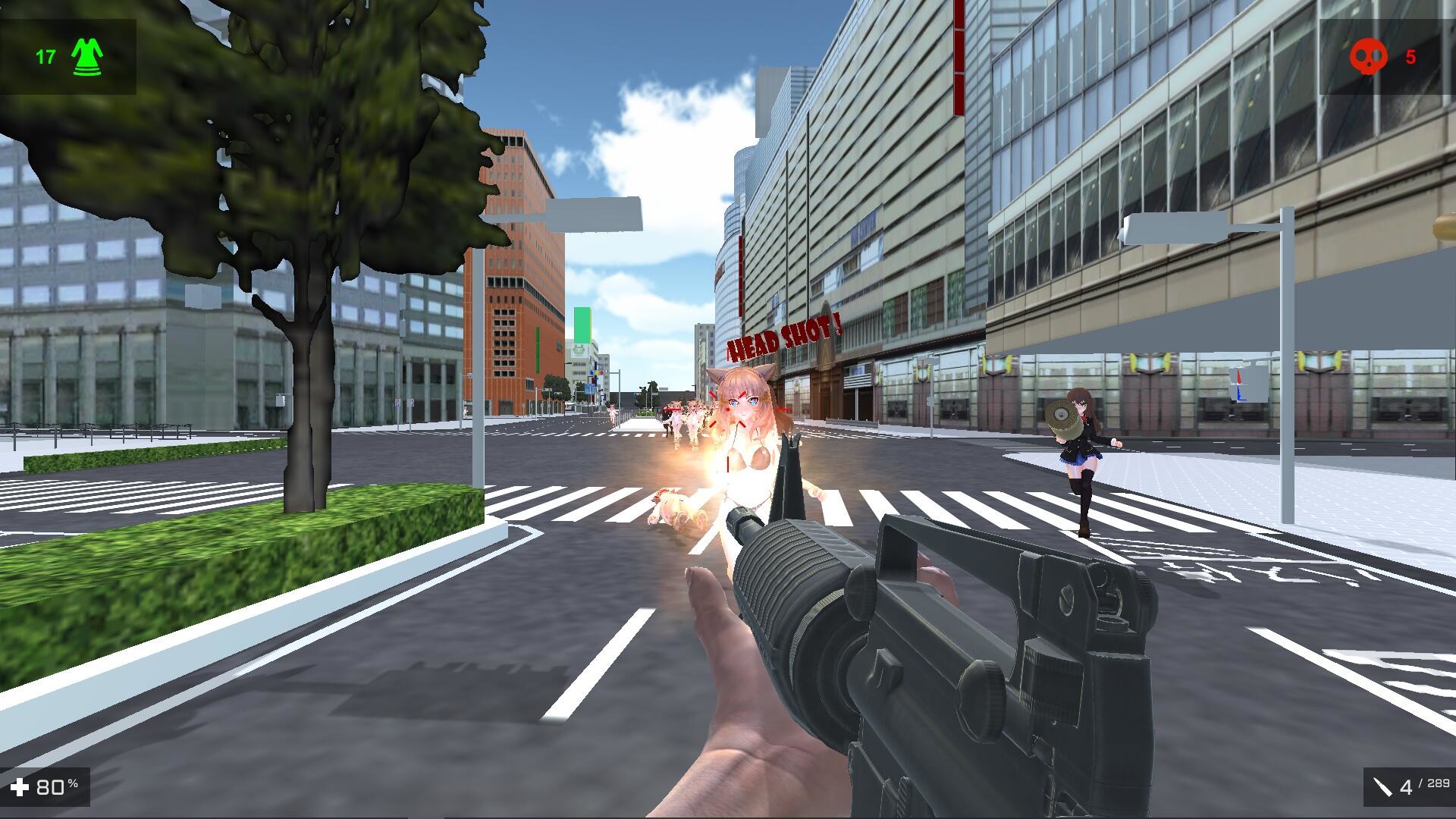This screenshot has height=819, width=1456.
Task: Click the green dress counter icon
Action: (x=86, y=55)
